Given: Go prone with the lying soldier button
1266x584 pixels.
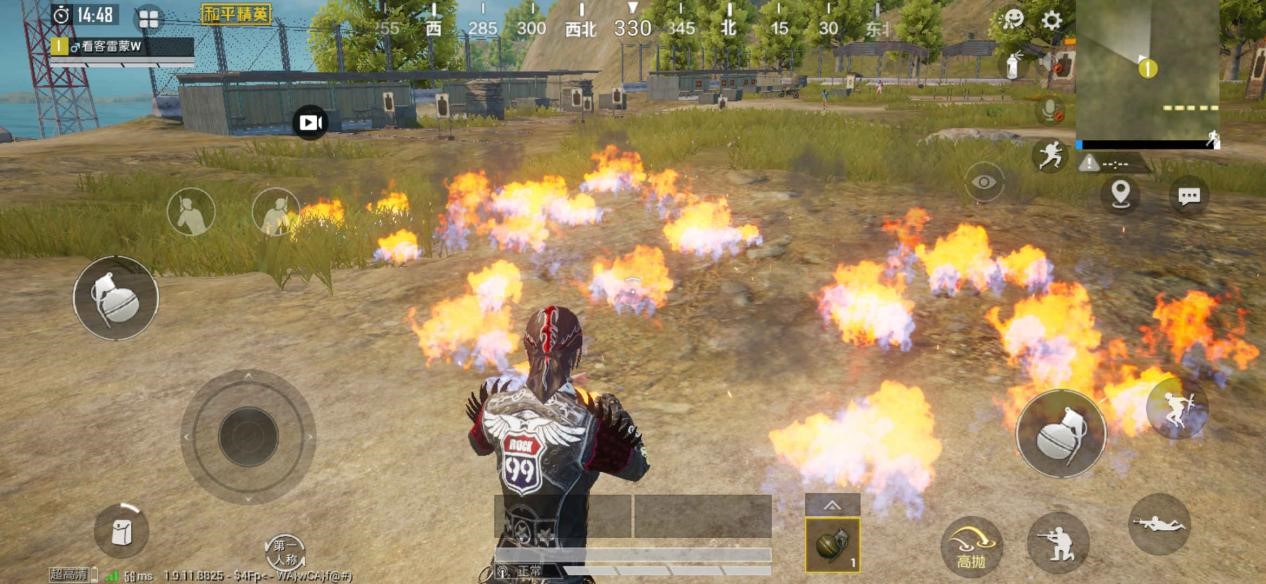Looking at the screenshot, I should tap(1159, 524).
